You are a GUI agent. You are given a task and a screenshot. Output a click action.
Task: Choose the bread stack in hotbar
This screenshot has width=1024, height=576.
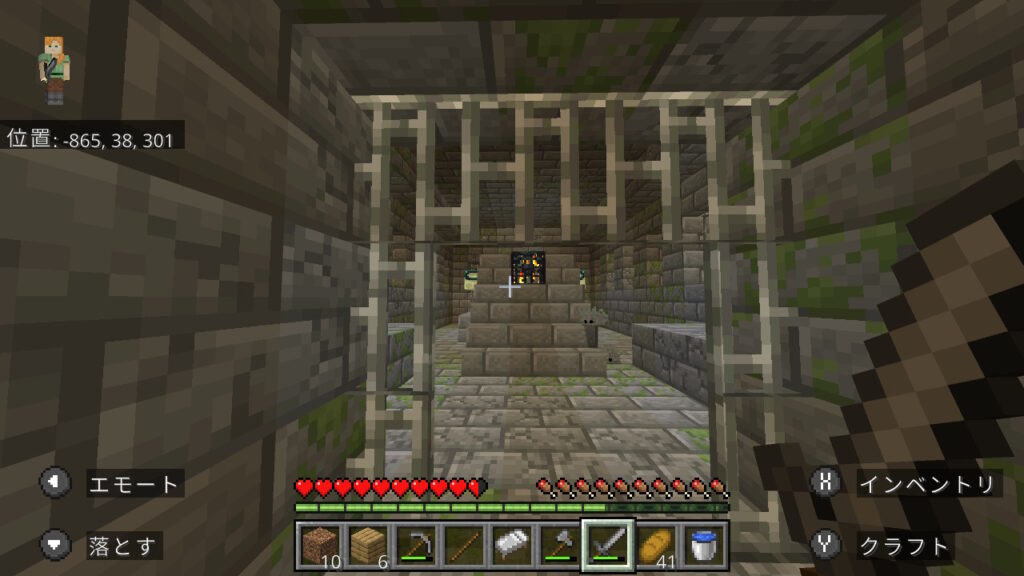pyautogui.click(x=654, y=545)
